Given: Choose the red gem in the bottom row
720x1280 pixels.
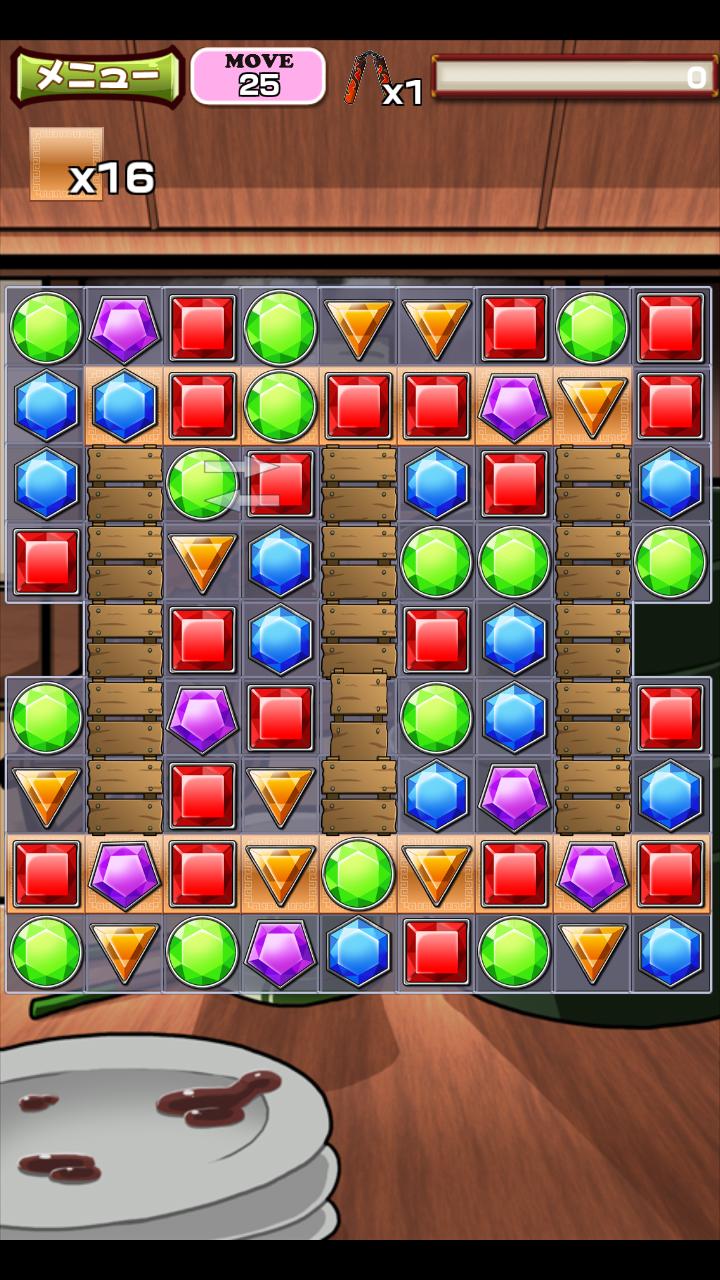Looking at the screenshot, I should click(x=436, y=951).
